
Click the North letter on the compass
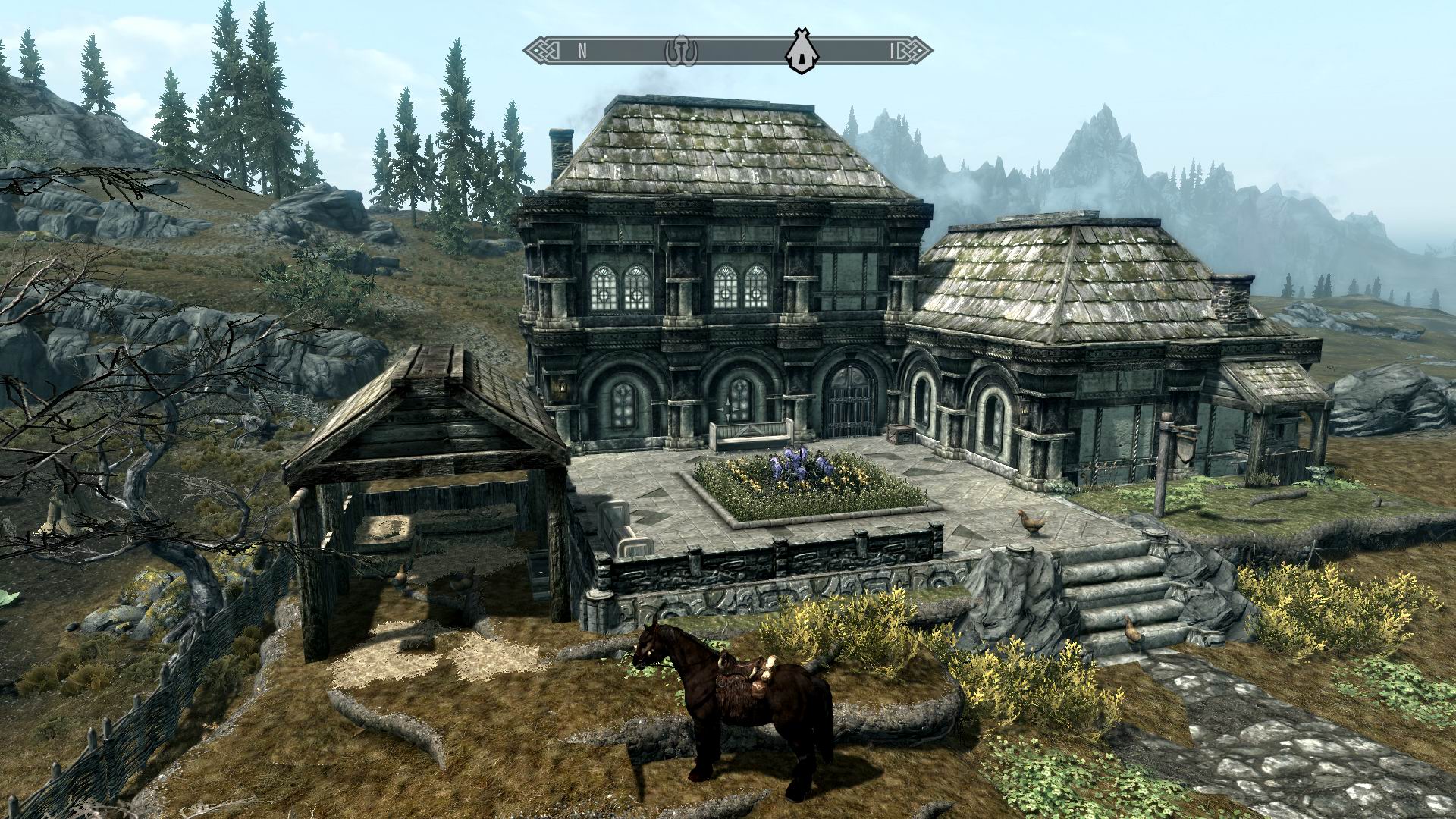coord(582,52)
